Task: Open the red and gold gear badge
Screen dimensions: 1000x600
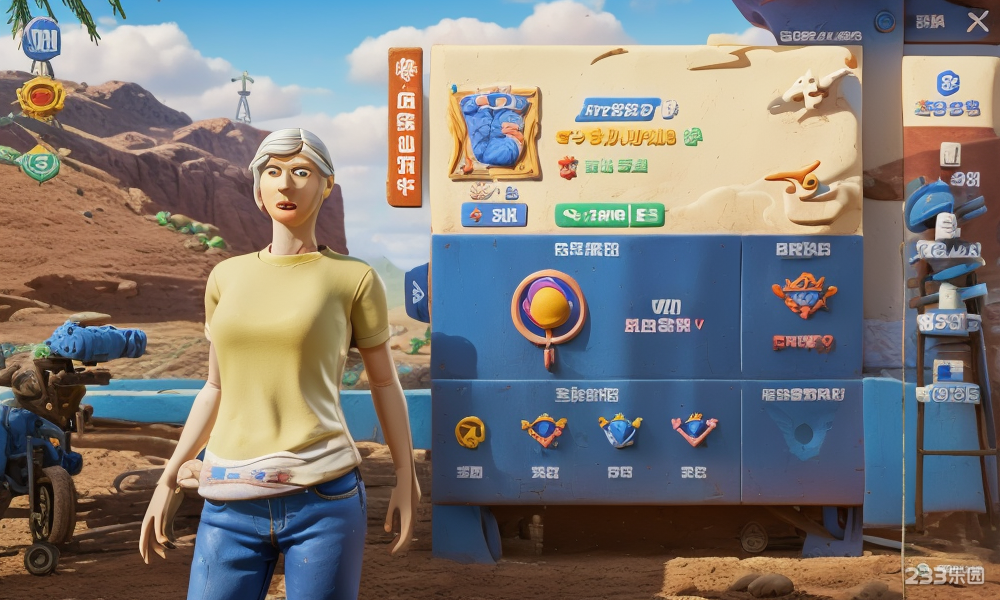Action: coord(41,97)
